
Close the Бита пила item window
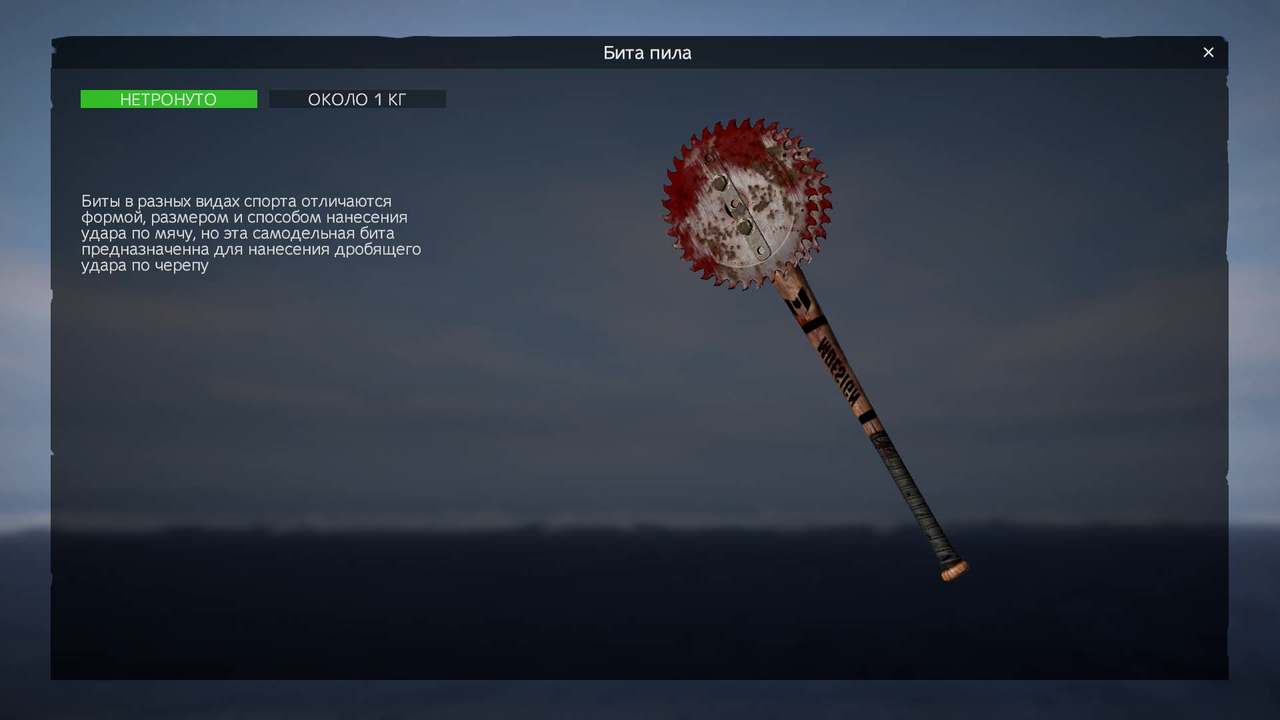click(1208, 53)
